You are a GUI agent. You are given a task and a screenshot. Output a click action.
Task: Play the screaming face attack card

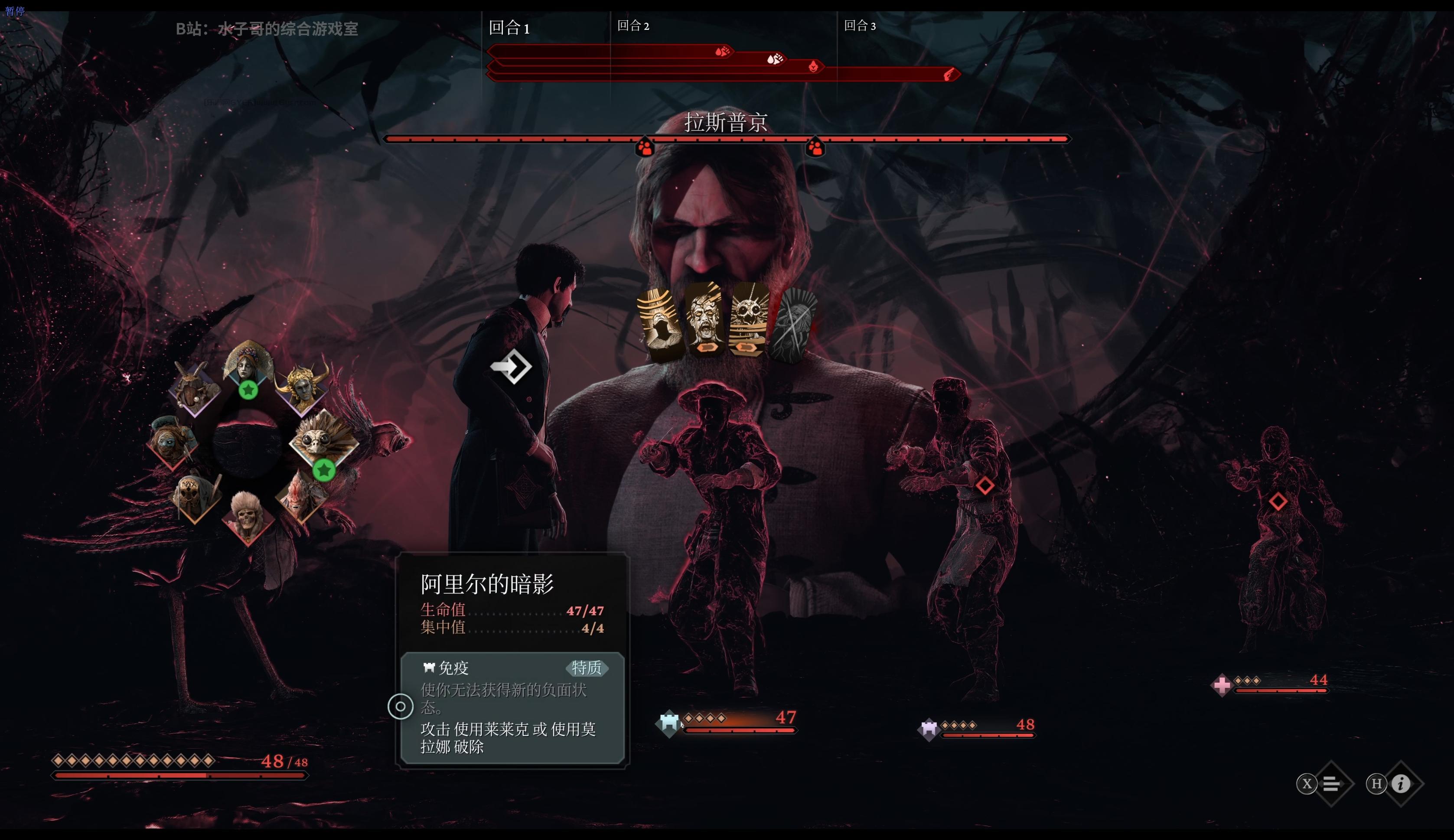click(704, 319)
